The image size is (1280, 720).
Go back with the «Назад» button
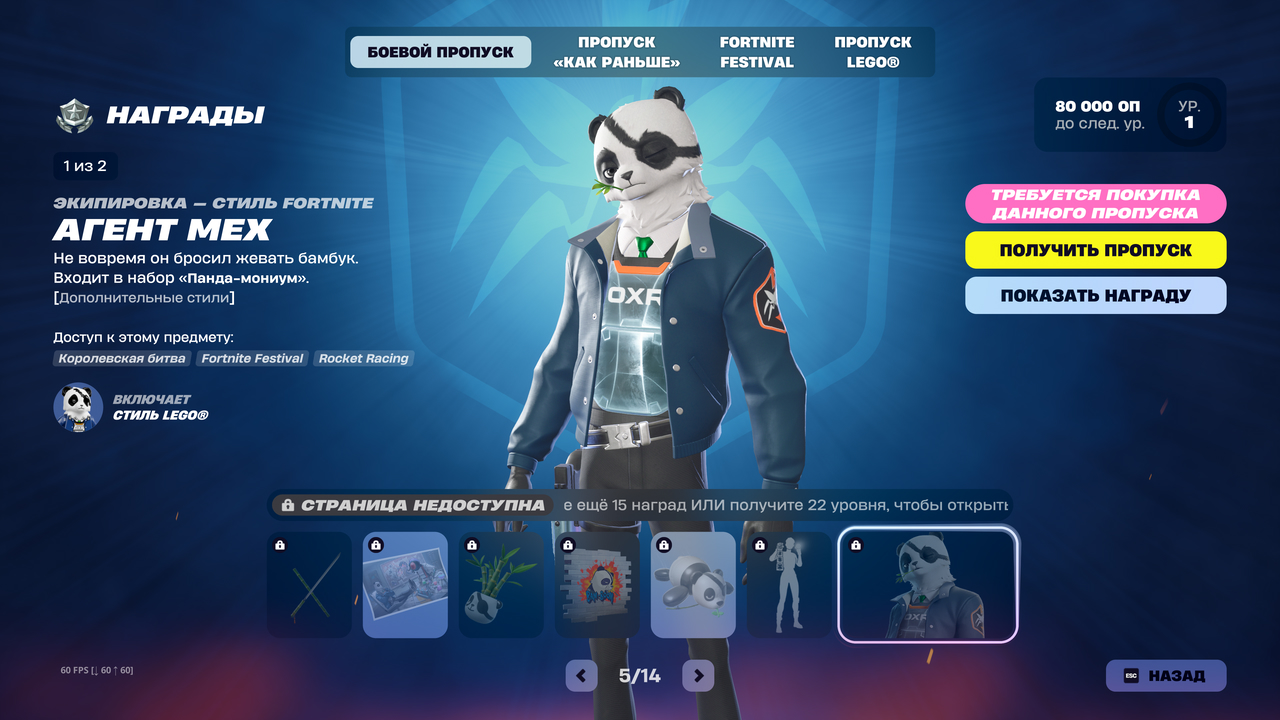pos(1165,675)
